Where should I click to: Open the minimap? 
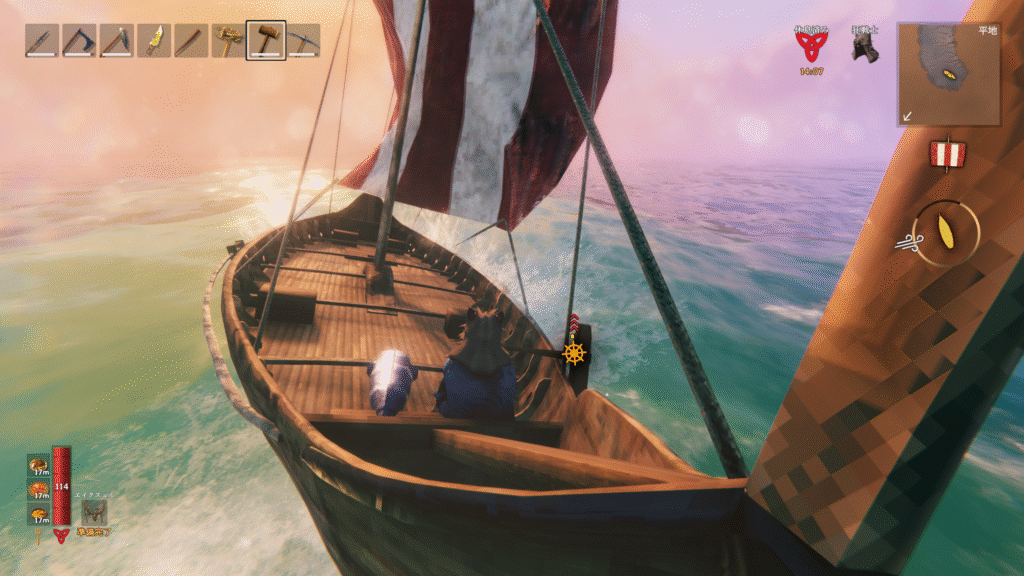948,74
